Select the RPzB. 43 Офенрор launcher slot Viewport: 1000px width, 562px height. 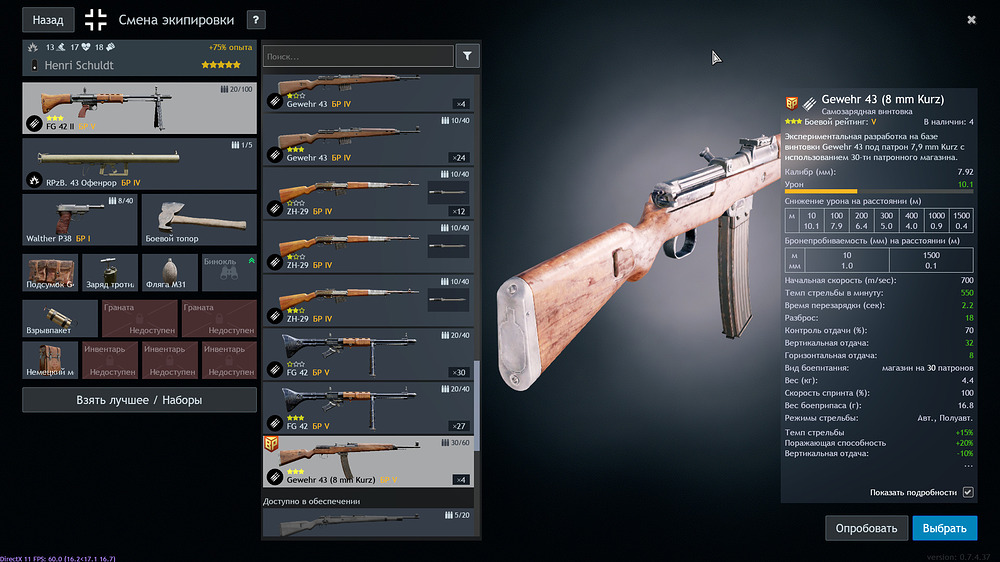(x=139, y=164)
